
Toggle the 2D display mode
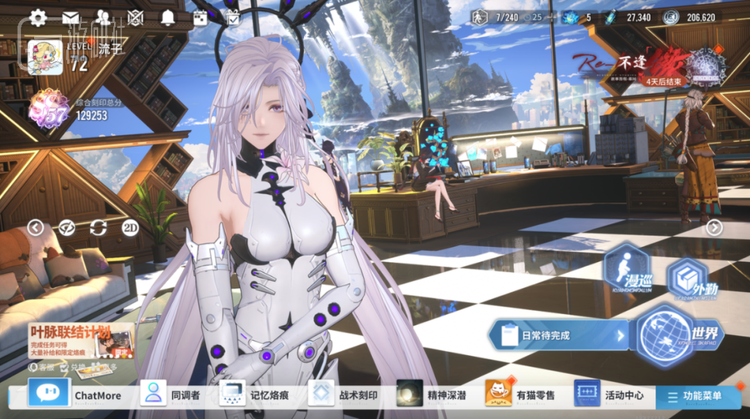coord(130,227)
